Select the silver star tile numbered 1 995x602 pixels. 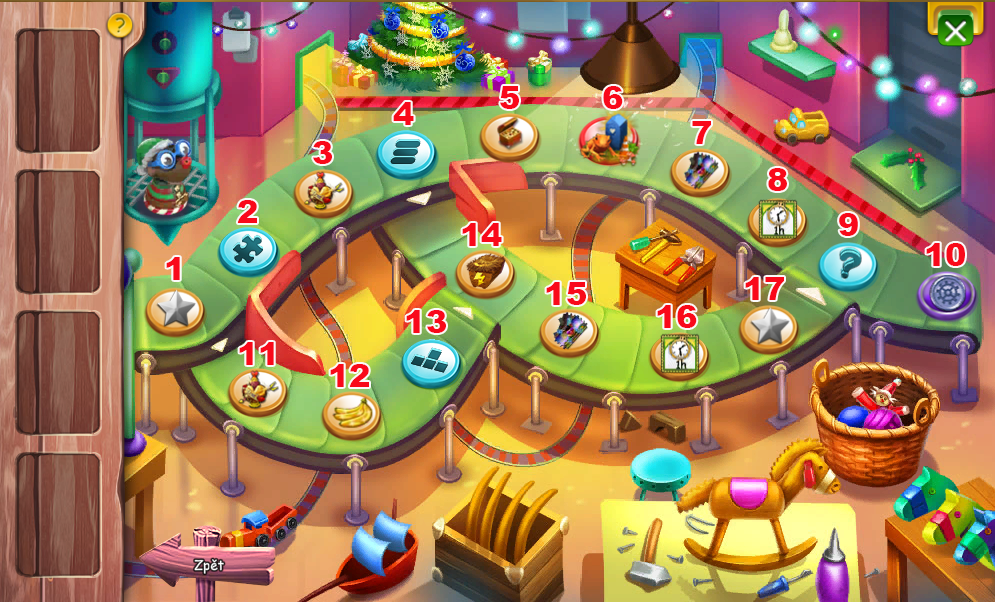point(175,311)
